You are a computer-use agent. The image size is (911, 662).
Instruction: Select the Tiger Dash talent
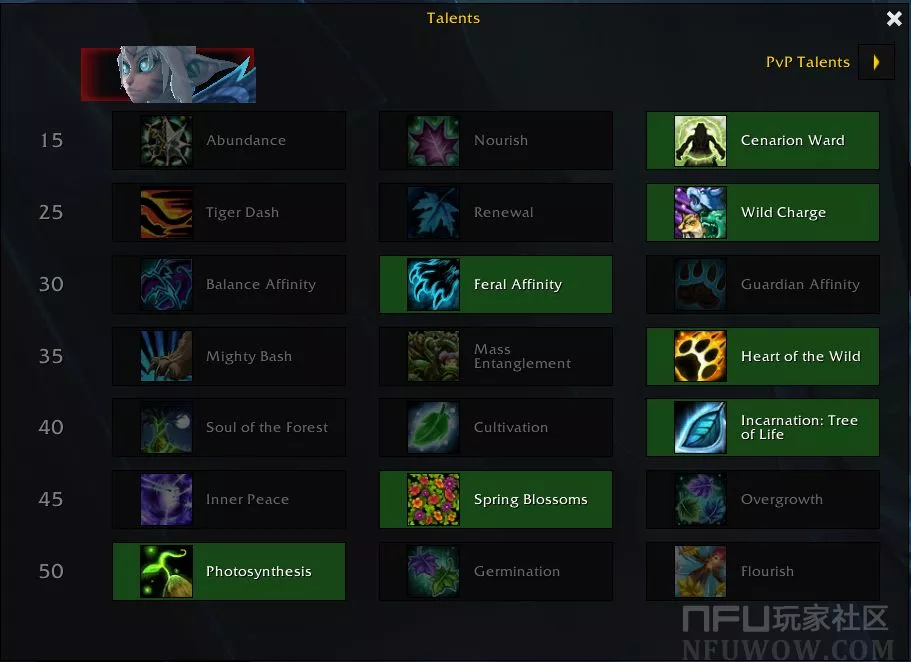pyautogui.click(x=229, y=212)
